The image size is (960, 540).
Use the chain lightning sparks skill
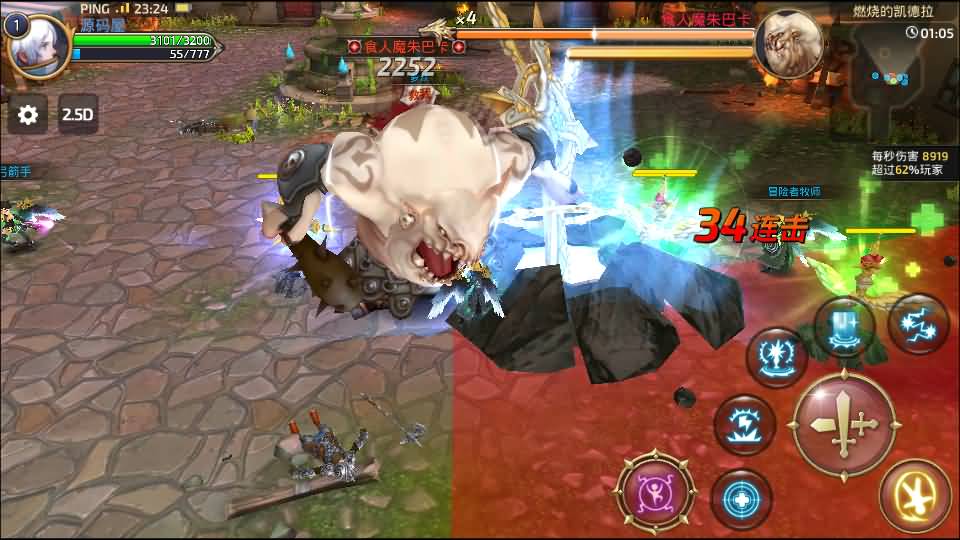click(x=918, y=323)
